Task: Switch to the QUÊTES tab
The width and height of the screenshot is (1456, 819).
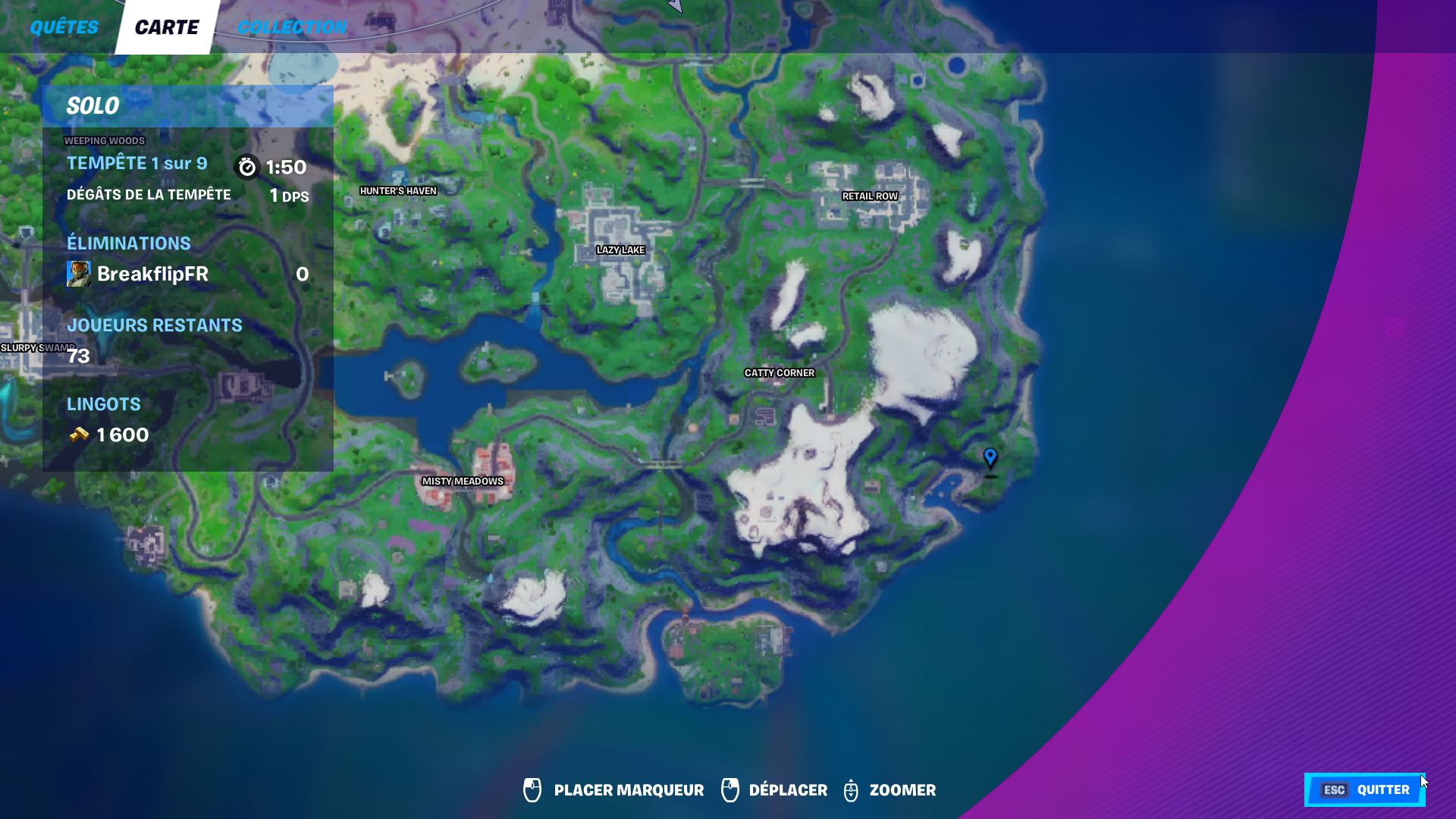Action: (64, 27)
